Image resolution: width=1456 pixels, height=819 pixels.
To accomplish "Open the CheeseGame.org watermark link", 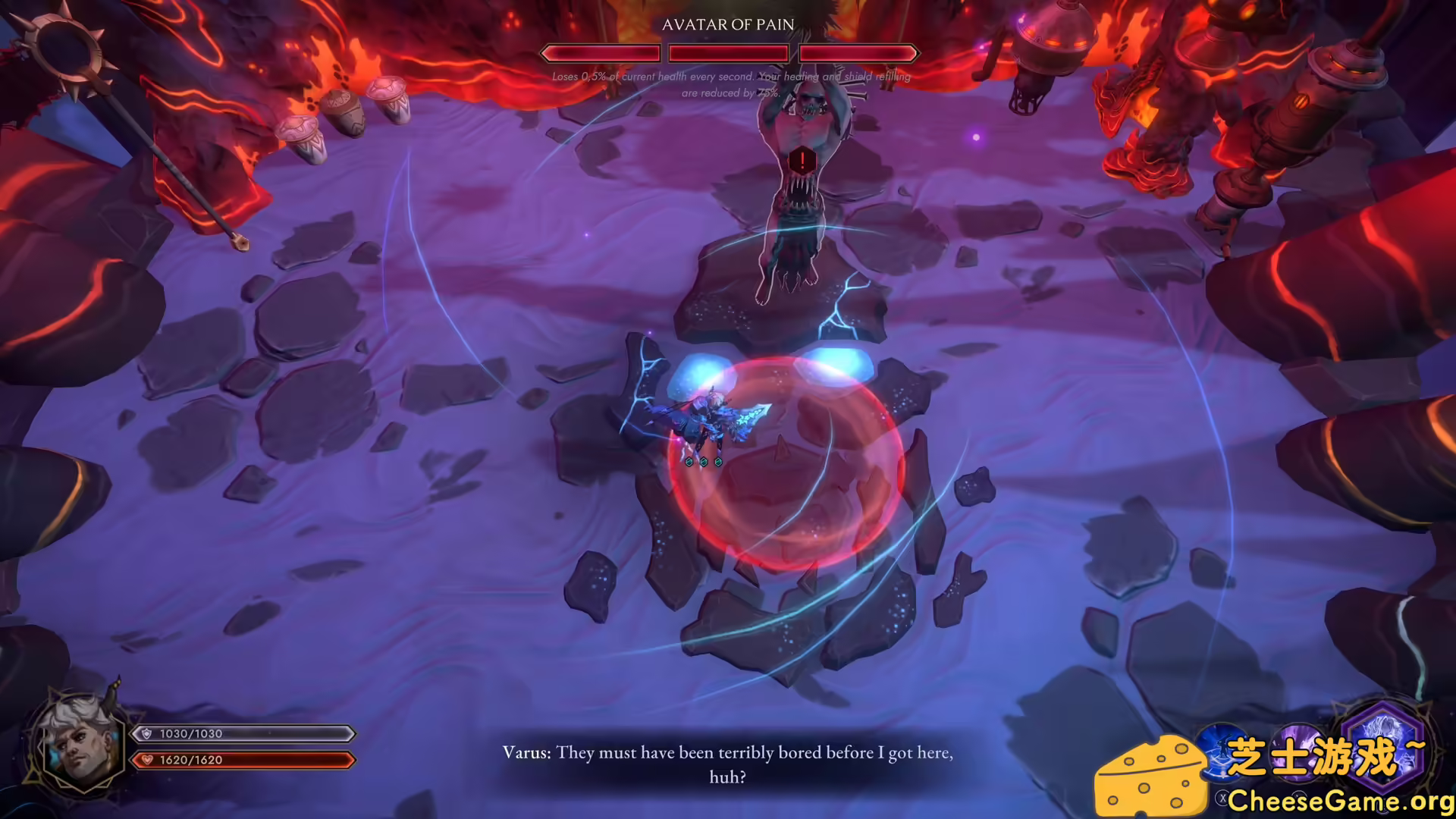I will (1340, 800).
